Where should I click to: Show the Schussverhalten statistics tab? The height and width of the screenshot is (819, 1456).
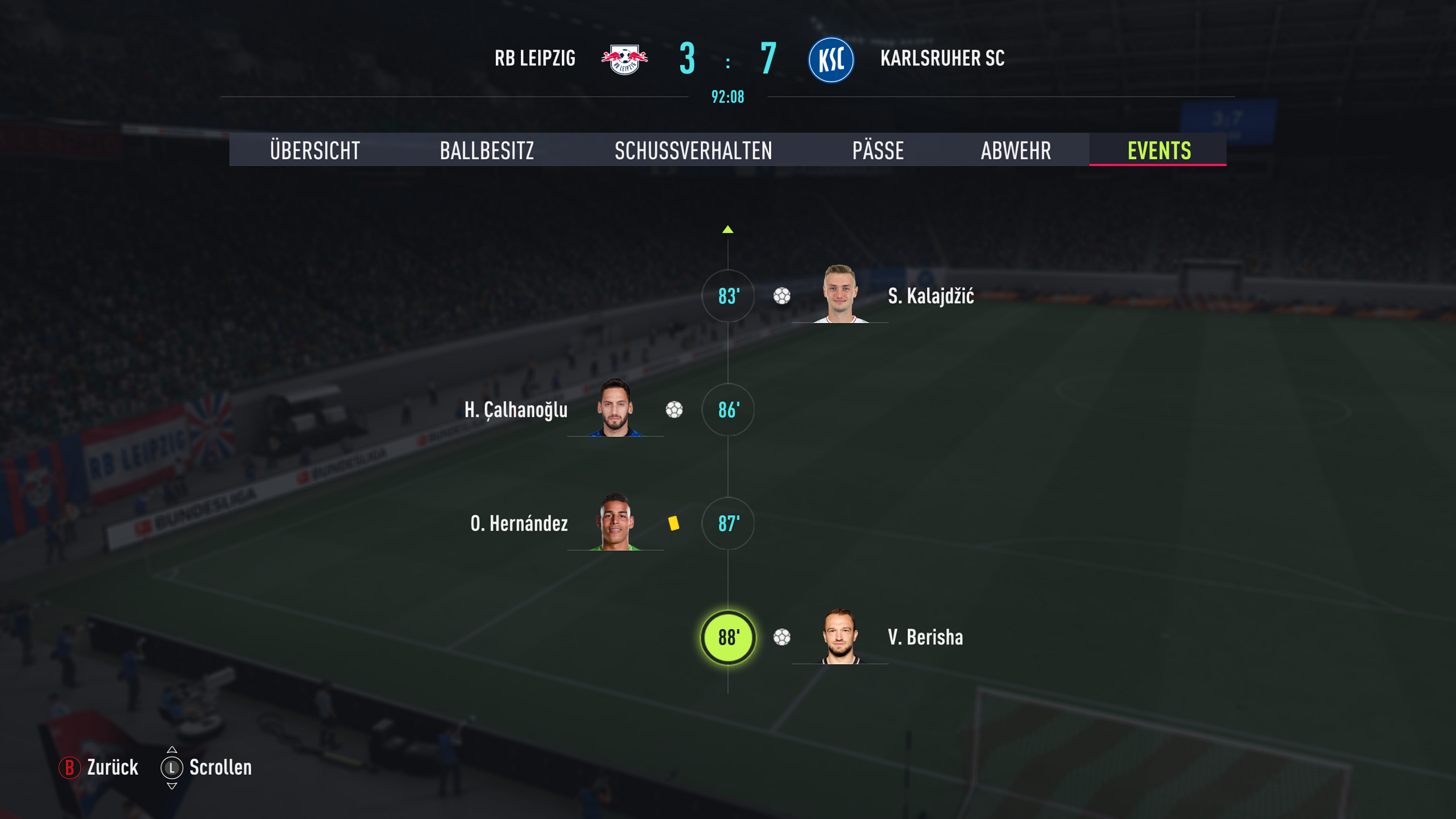693,151
